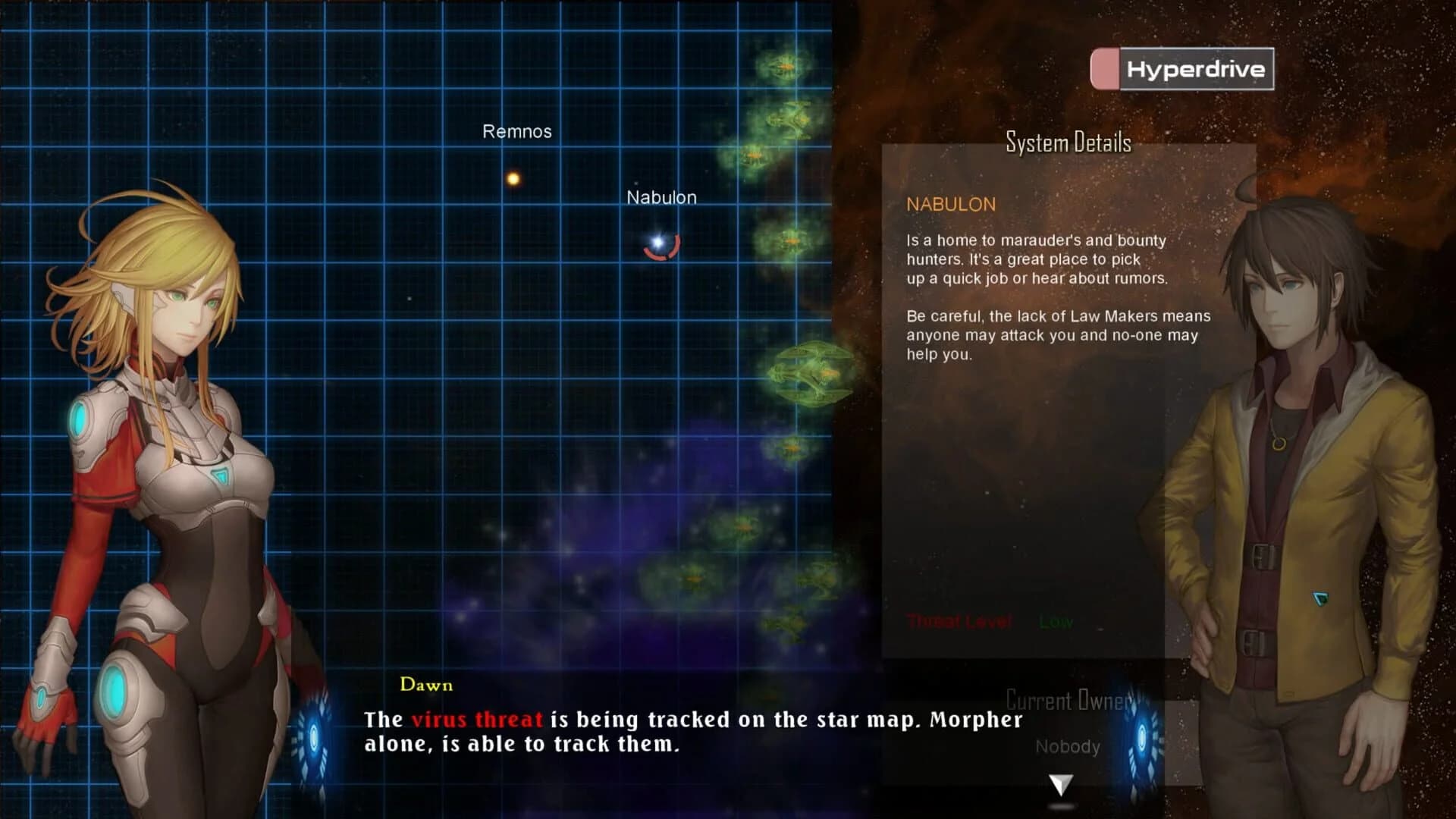This screenshot has height=819, width=1456.
Task: Click 'Nobody' under Current Owner
Action: click(x=1068, y=746)
